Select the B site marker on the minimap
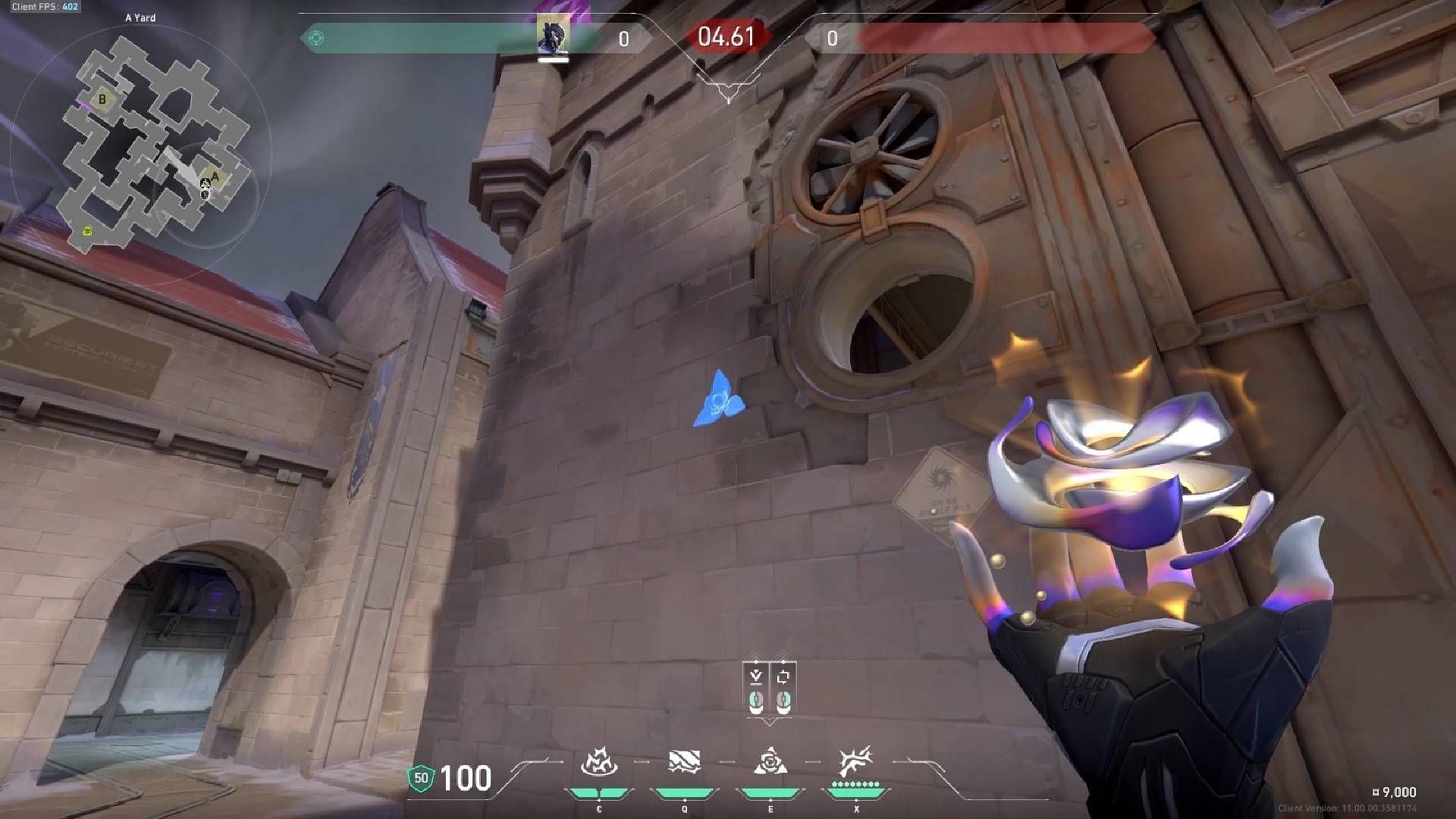The image size is (1456, 819). 102,99
